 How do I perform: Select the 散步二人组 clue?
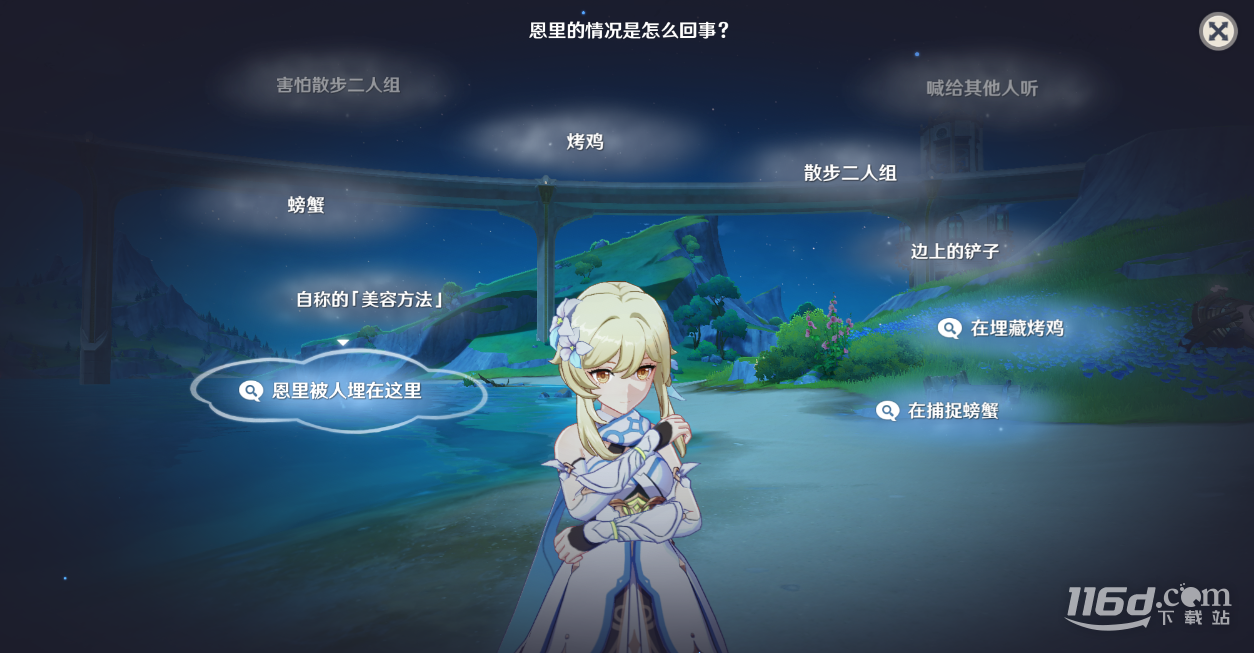tap(850, 173)
